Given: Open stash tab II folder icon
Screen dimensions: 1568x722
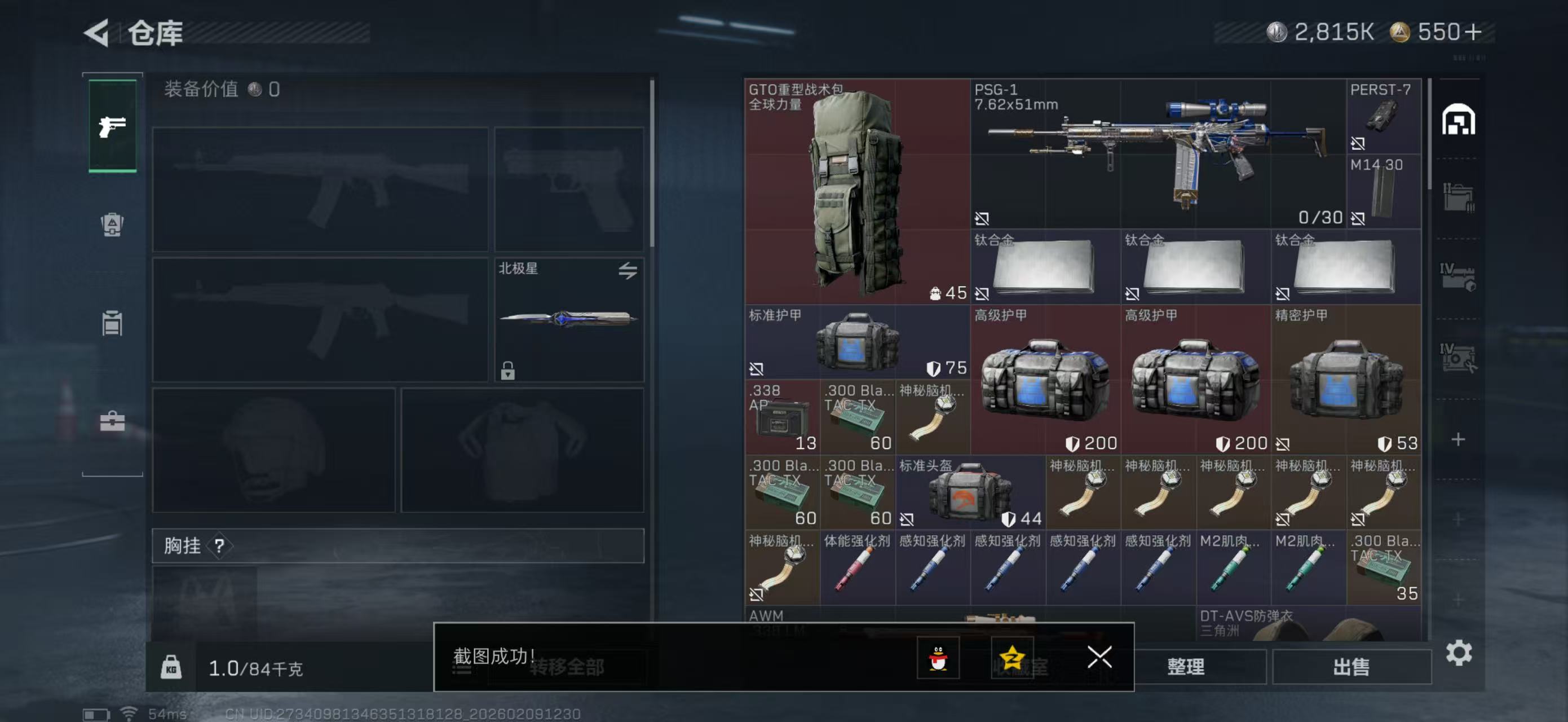Looking at the screenshot, I should 1459,198.
